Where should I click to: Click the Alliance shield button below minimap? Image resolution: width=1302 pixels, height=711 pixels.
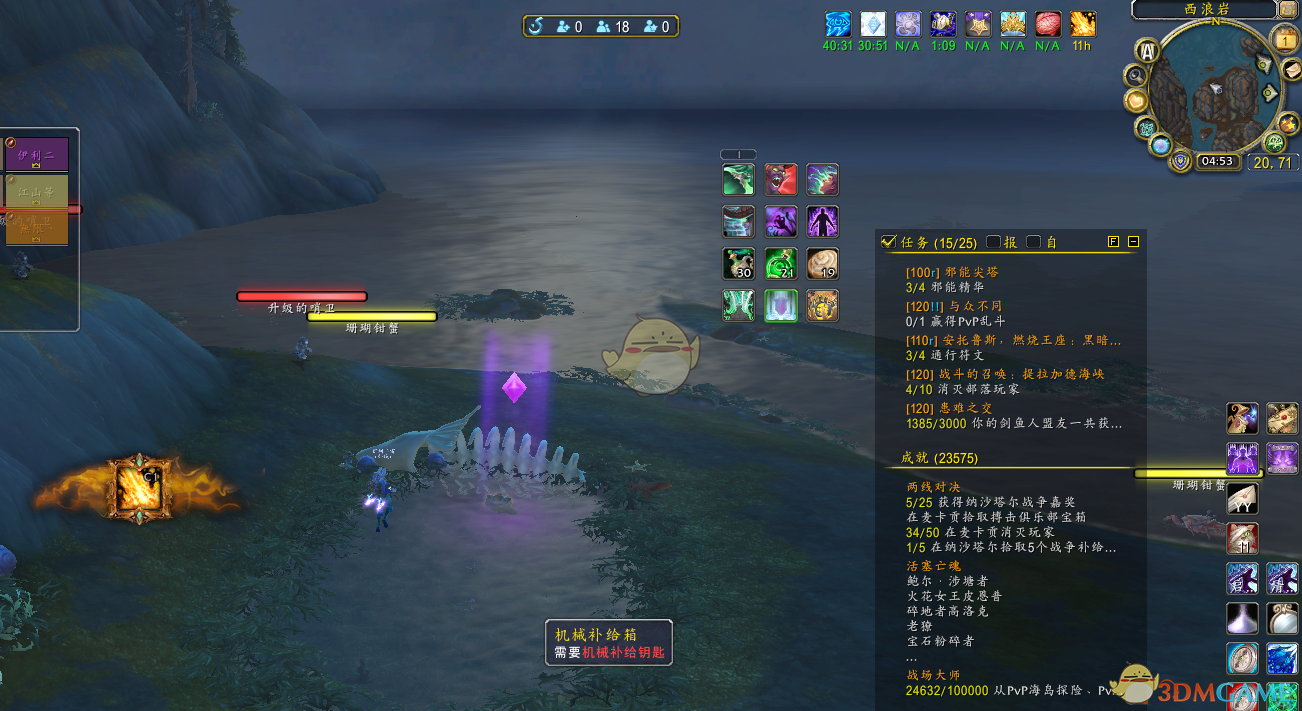click(1181, 161)
